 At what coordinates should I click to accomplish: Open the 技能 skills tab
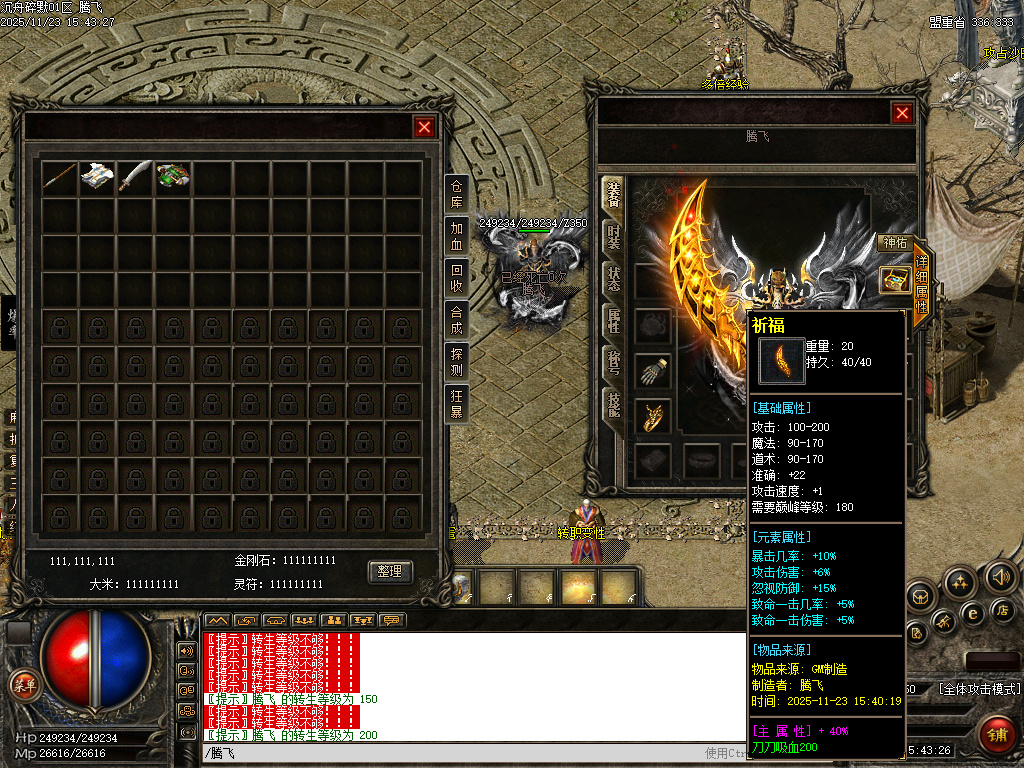(613, 403)
